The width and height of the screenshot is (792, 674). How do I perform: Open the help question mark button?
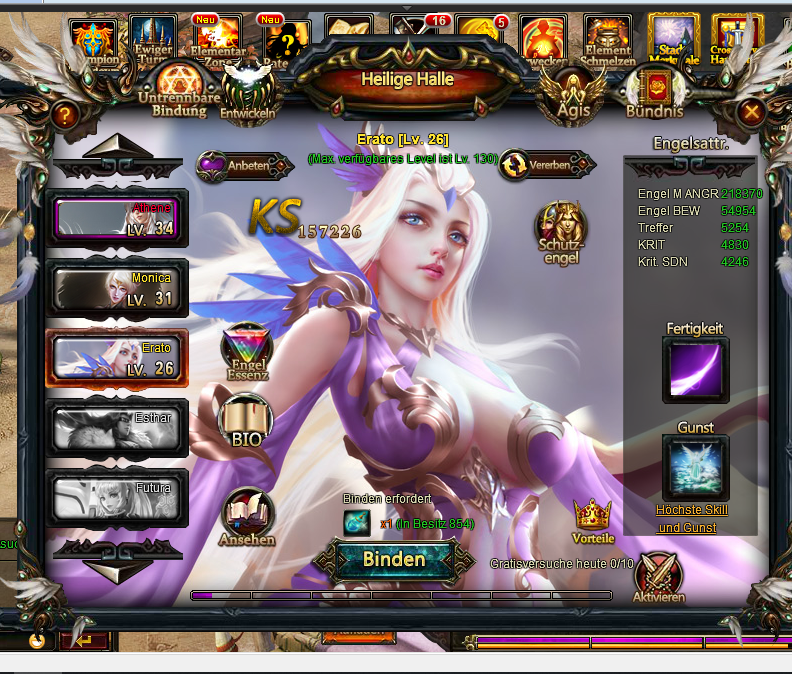click(x=64, y=115)
